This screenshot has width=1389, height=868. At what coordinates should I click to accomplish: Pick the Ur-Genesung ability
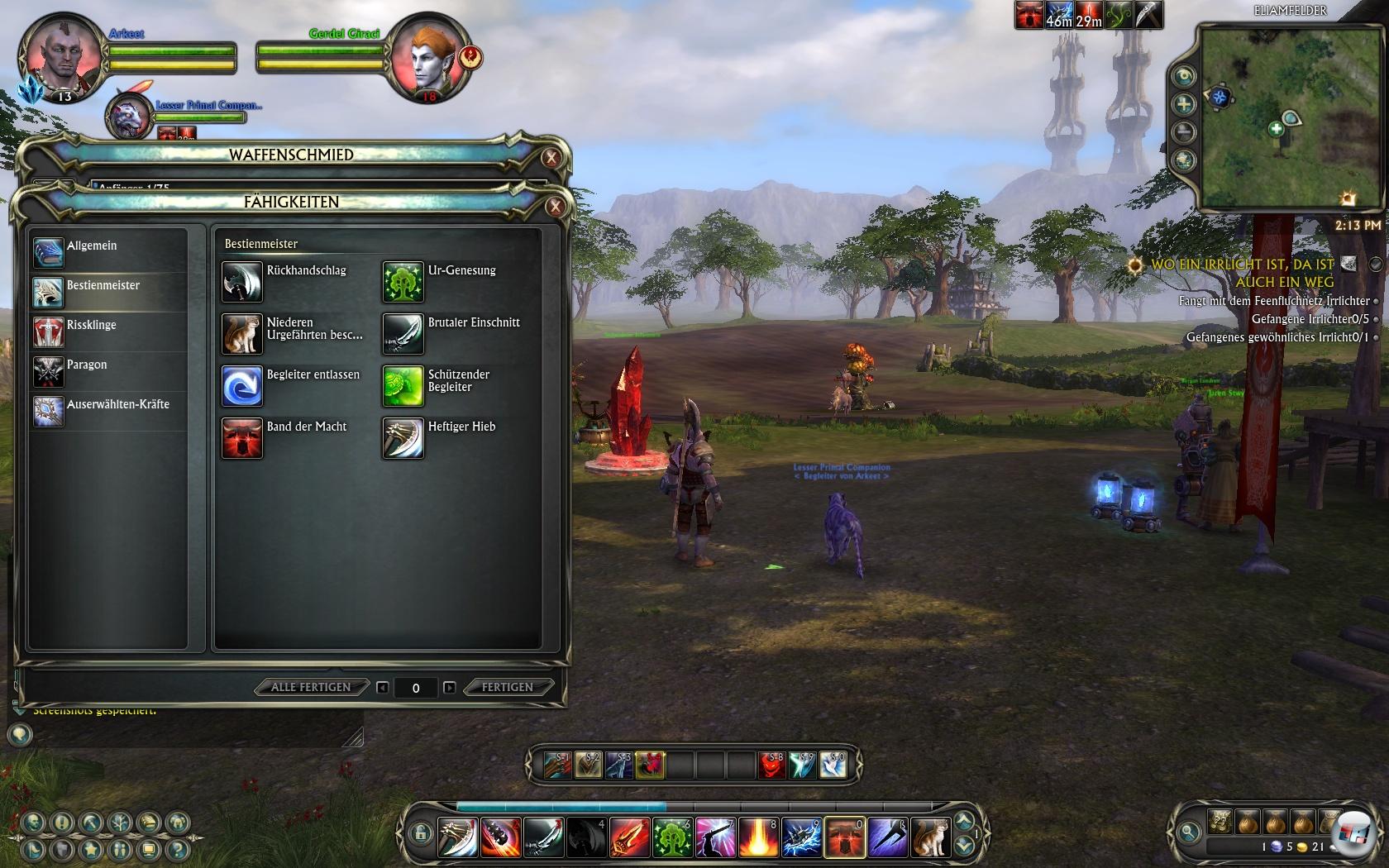pyautogui.click(x=403, y=282)
